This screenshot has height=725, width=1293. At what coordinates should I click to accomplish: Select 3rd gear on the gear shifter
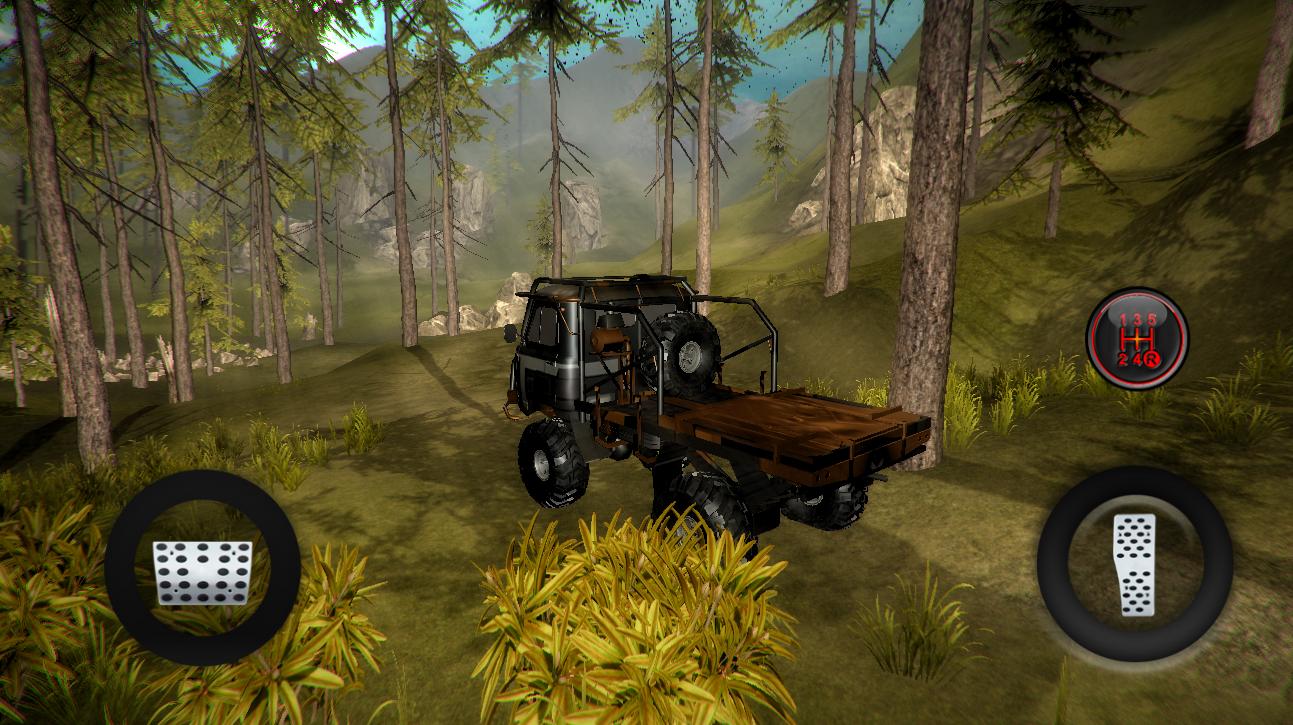(1138, 318)
